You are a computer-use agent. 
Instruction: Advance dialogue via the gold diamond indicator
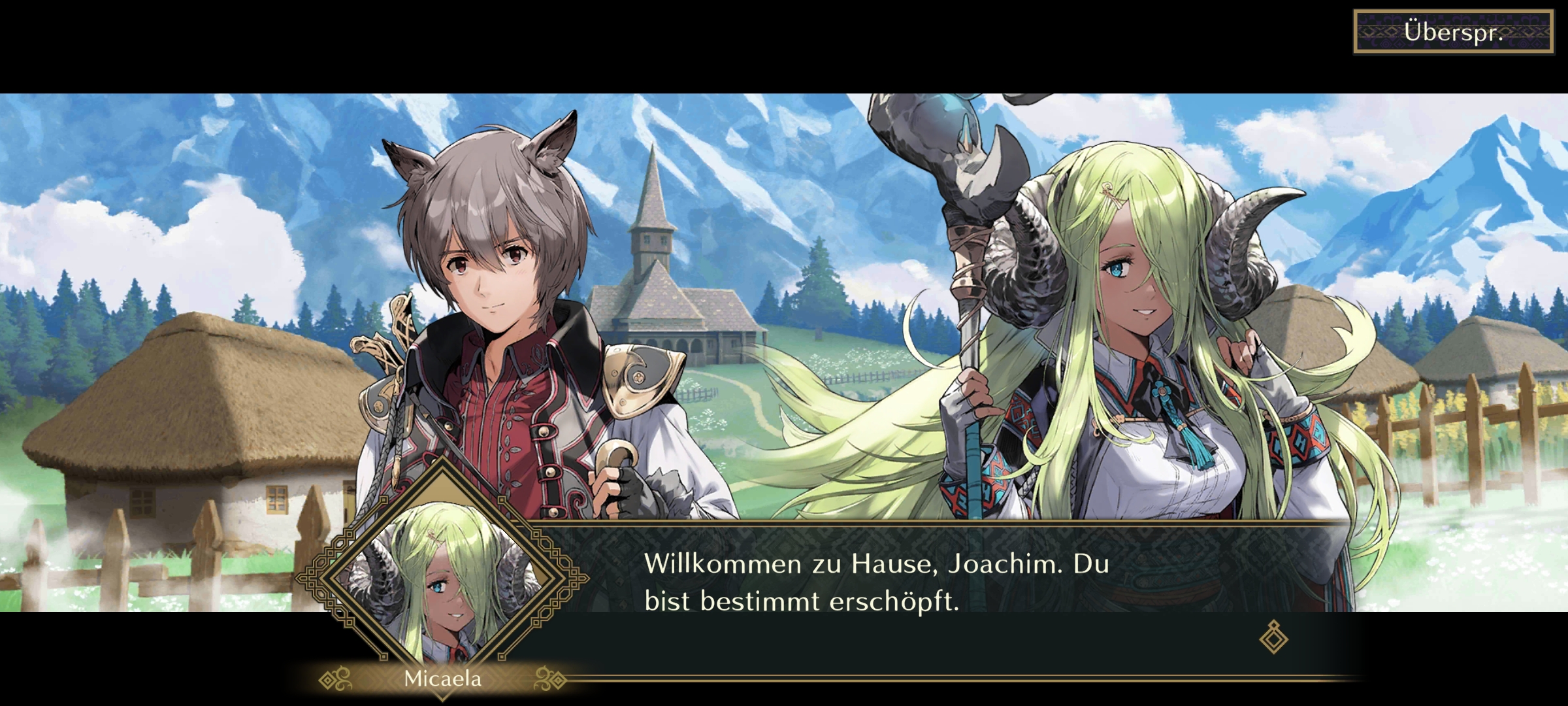[1273, 638]
